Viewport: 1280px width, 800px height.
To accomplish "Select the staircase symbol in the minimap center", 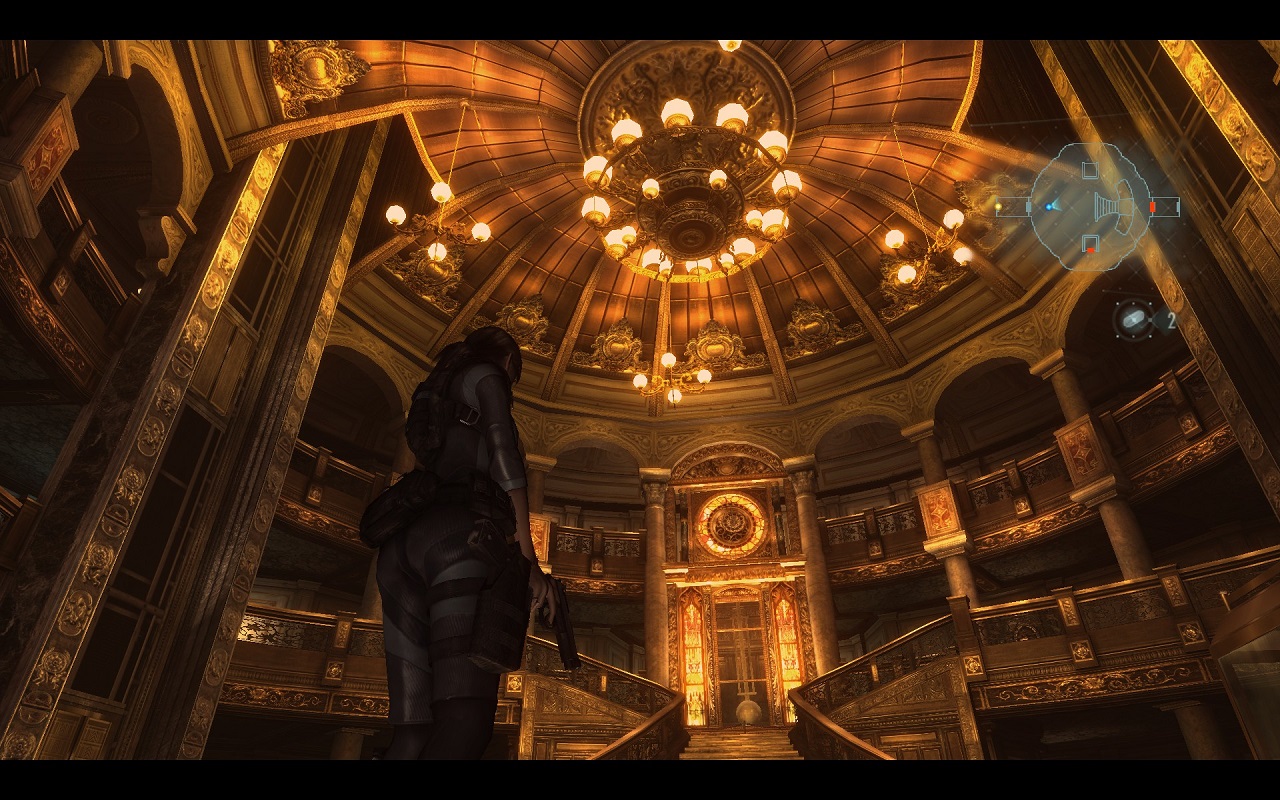I will 1108,206.
